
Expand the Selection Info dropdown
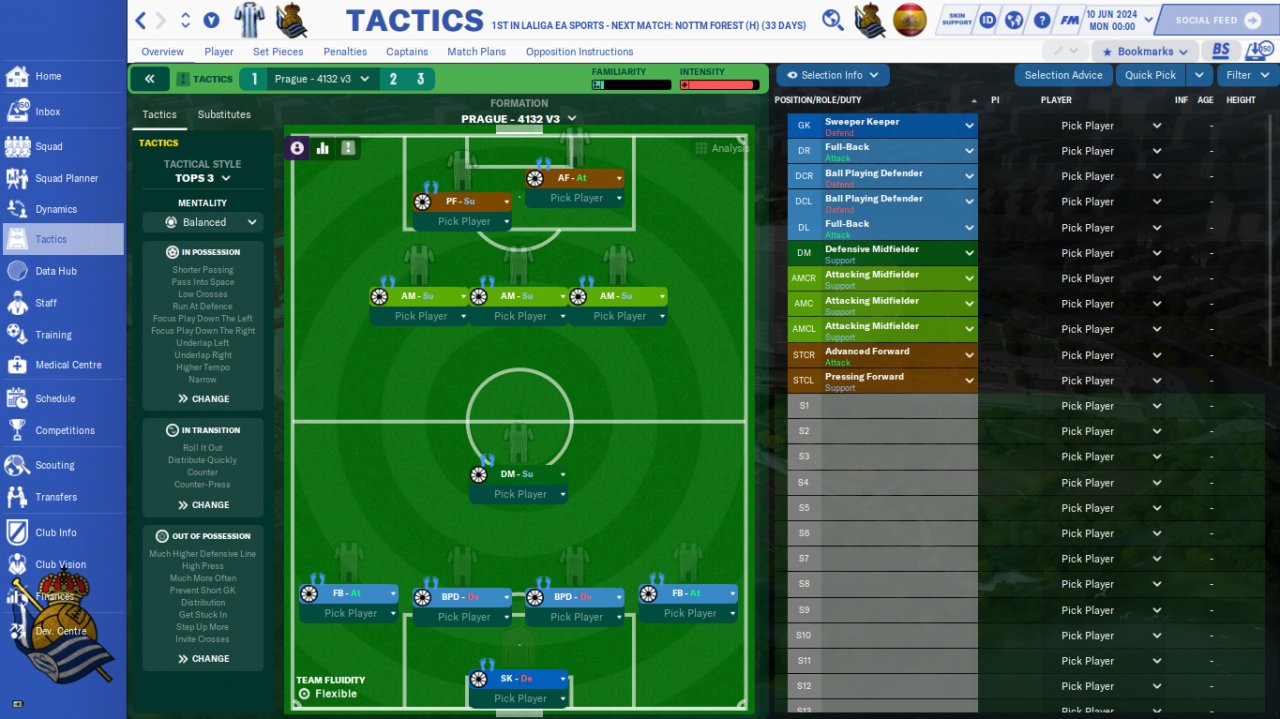pos(832,75)
